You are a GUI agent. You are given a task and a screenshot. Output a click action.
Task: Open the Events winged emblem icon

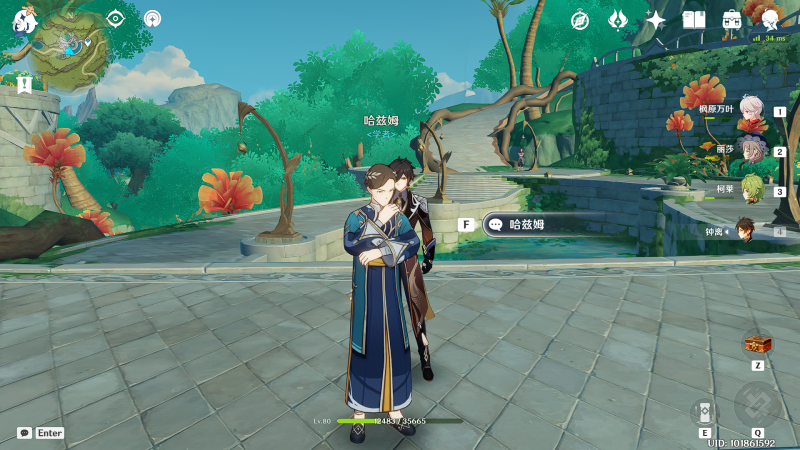click(618, 19)
